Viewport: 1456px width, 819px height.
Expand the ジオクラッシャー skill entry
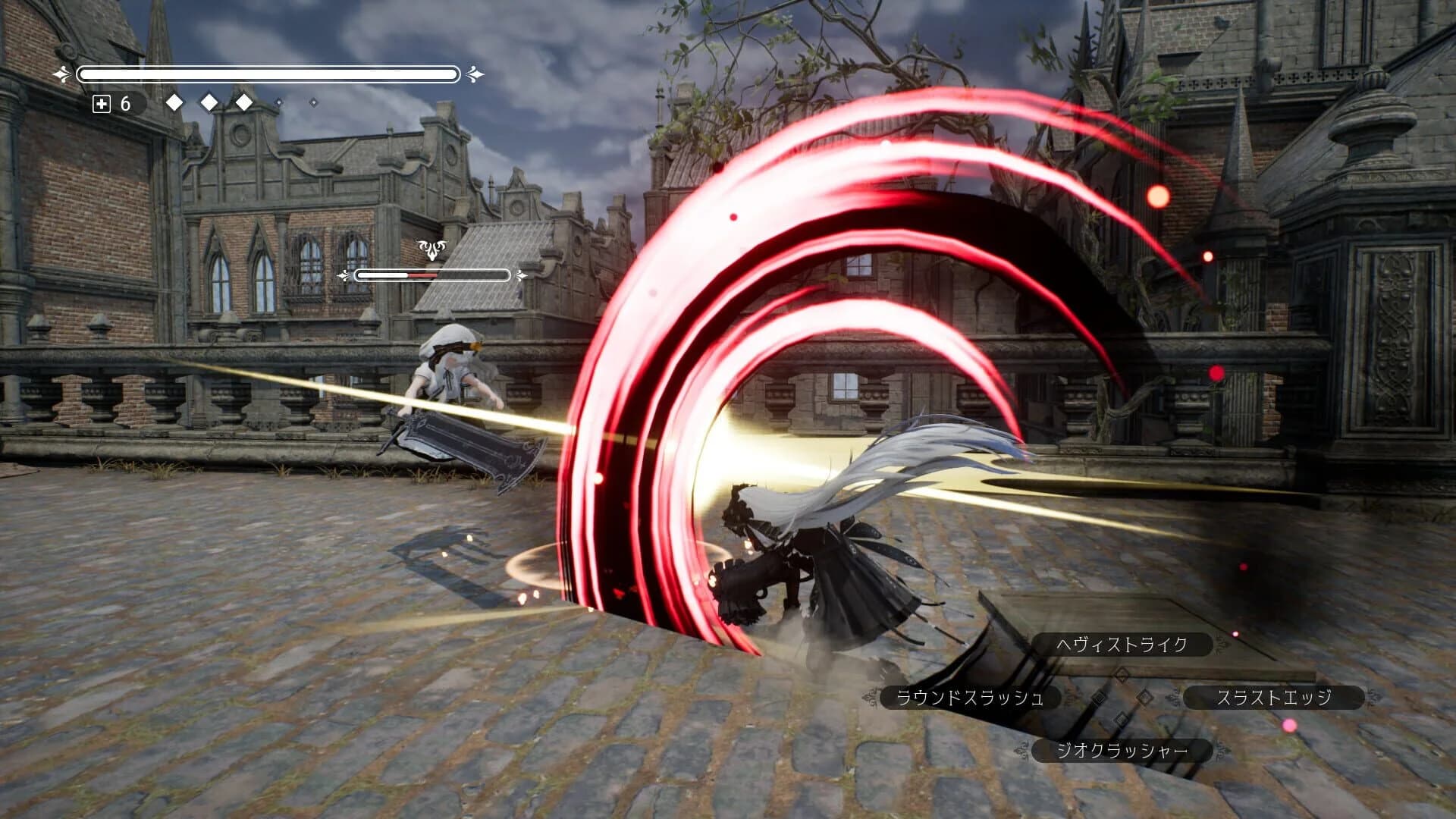tap(1122, 751)
